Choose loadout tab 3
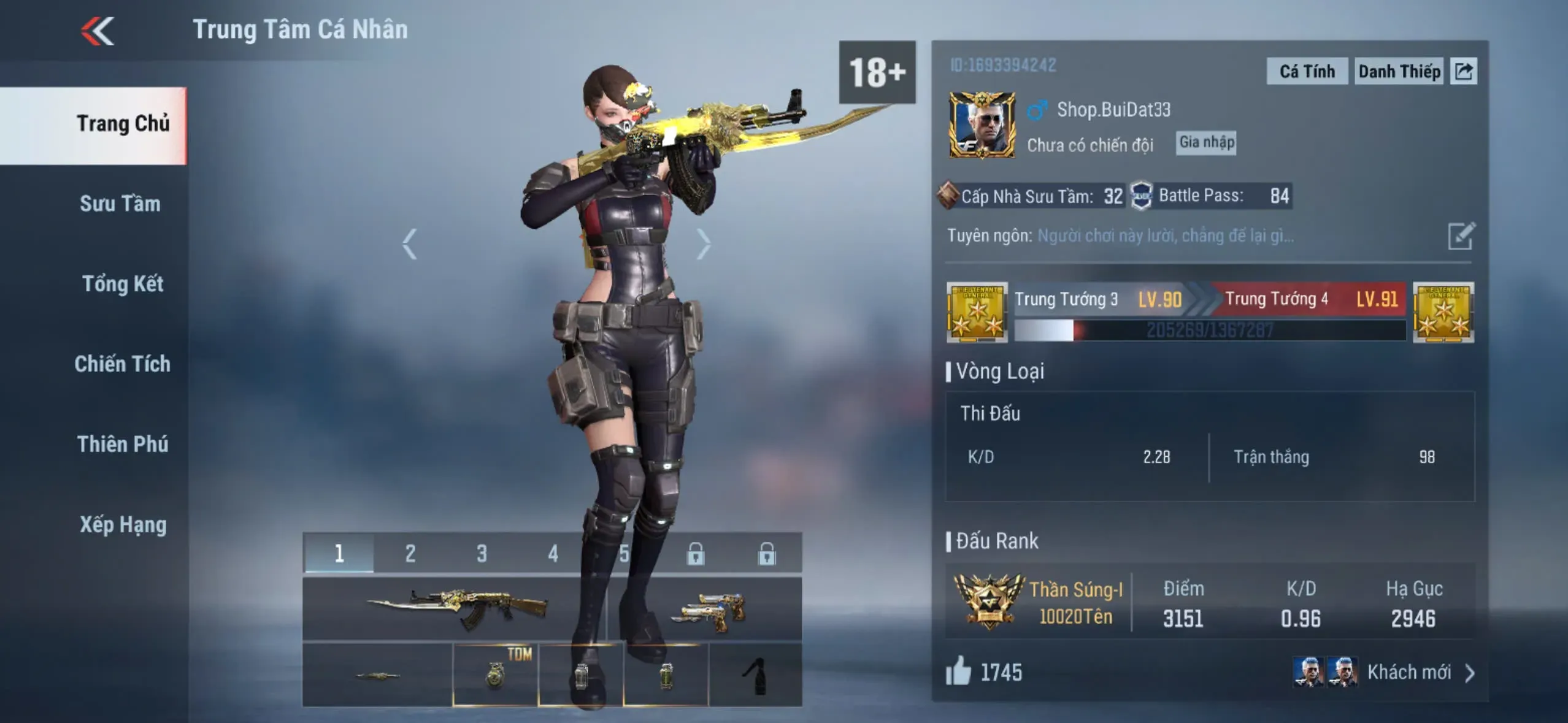This screenshot has width=1568, height=723. tap(482, 554)
